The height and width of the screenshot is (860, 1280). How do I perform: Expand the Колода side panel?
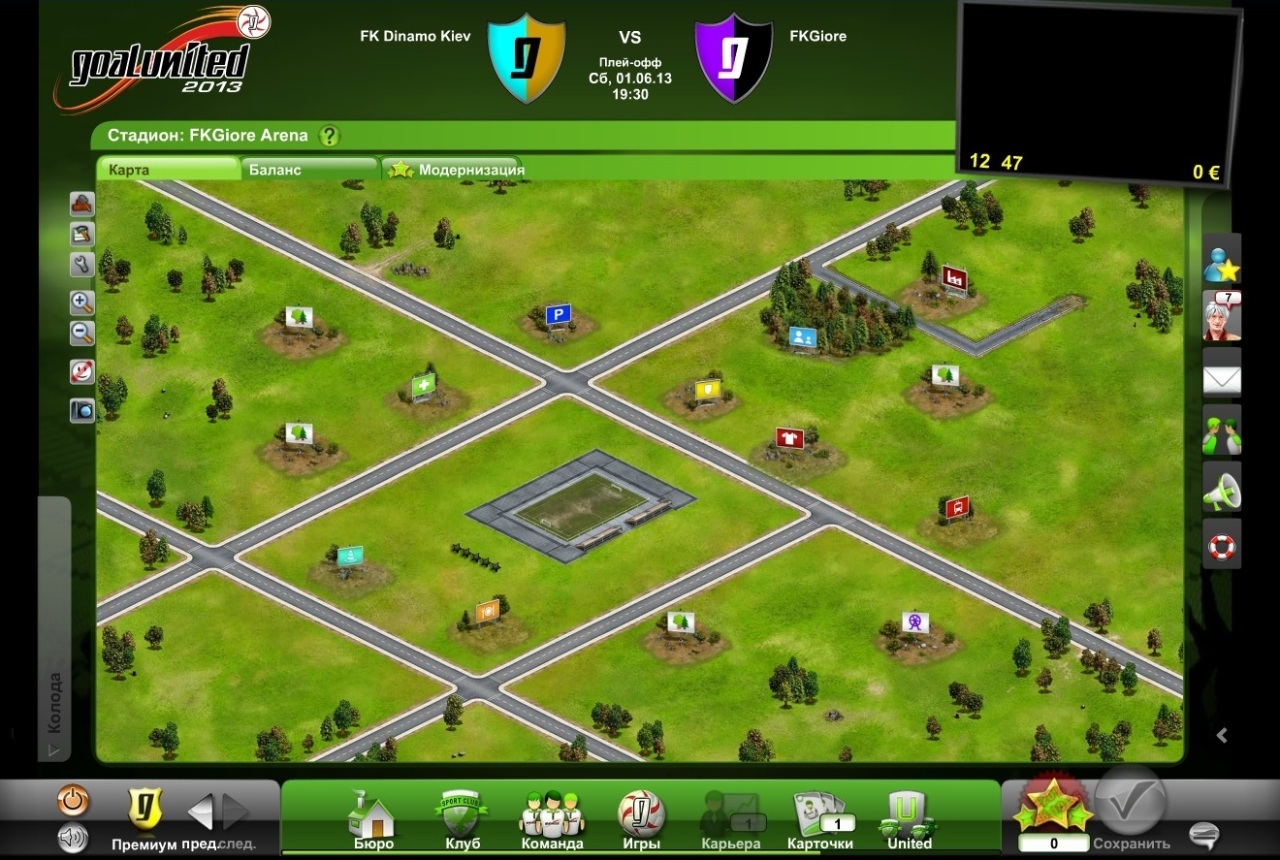click(54, 700)
